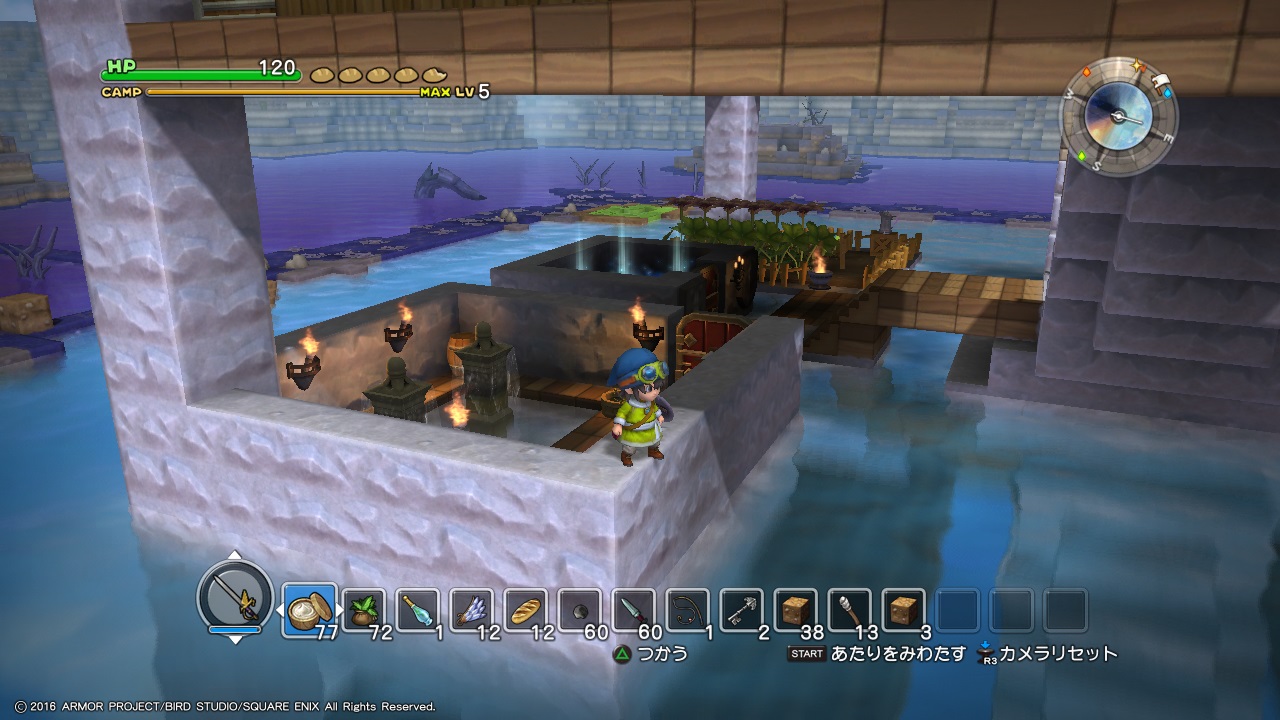
Task: Select the steamed bun basket slot
Action: (308, 609)
